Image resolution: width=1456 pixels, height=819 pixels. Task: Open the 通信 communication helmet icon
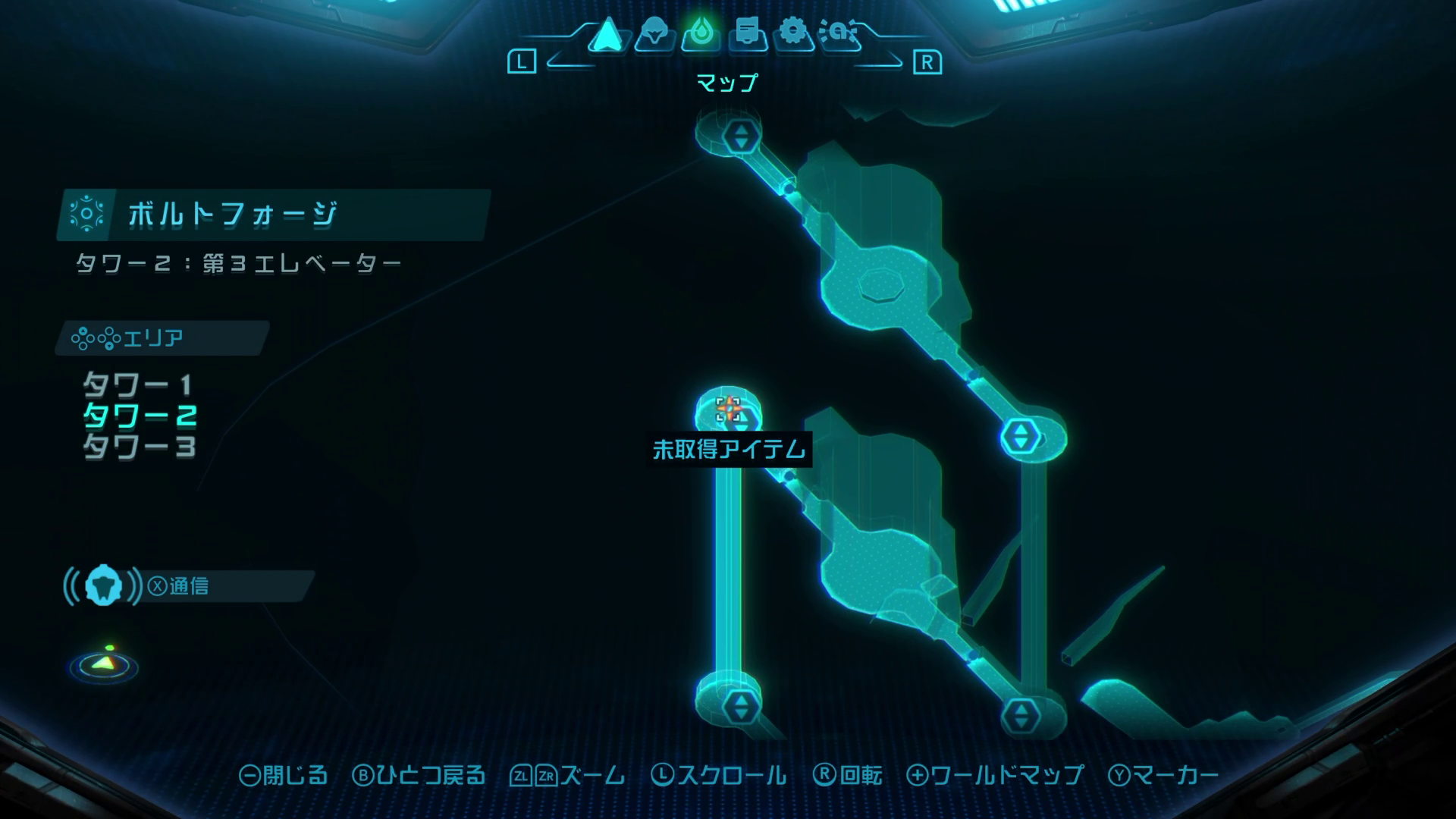(103, 586)
